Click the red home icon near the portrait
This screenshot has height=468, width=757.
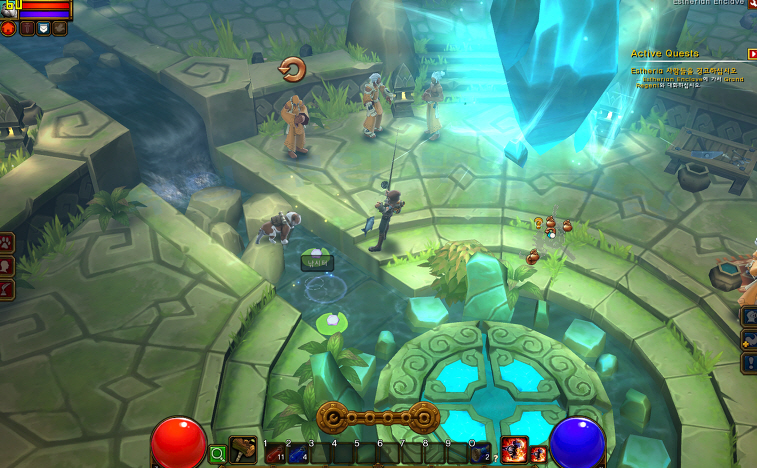click(8, 28)
